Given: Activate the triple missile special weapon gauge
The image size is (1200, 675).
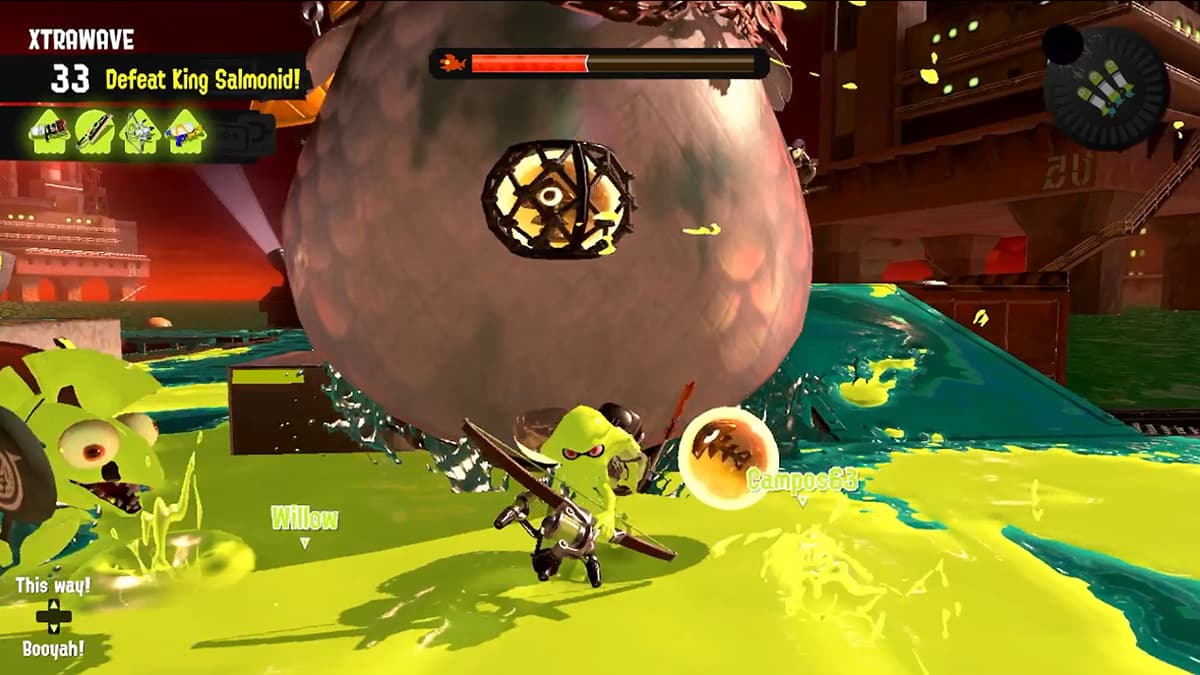Looking at the screenshot, I should (x=1106, y=88).
